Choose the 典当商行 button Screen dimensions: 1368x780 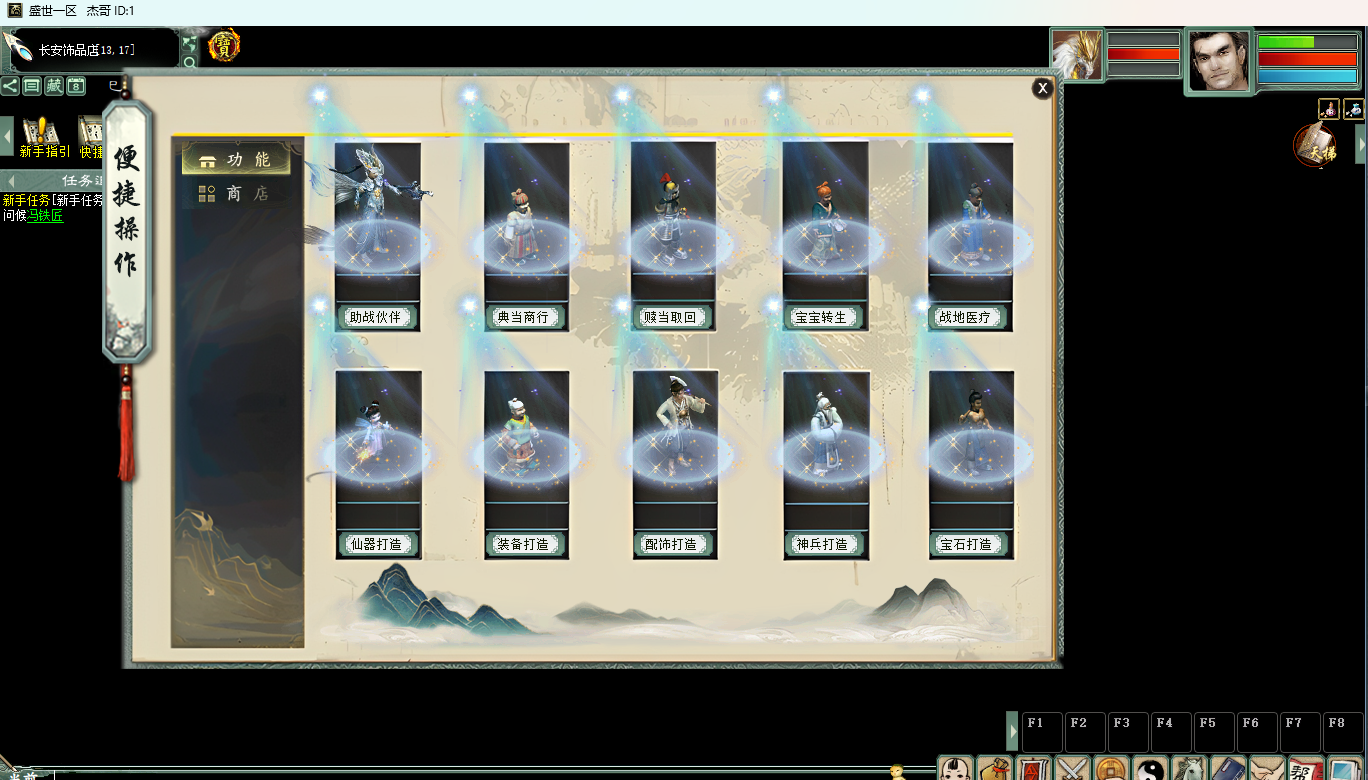[x=523, y=318]
